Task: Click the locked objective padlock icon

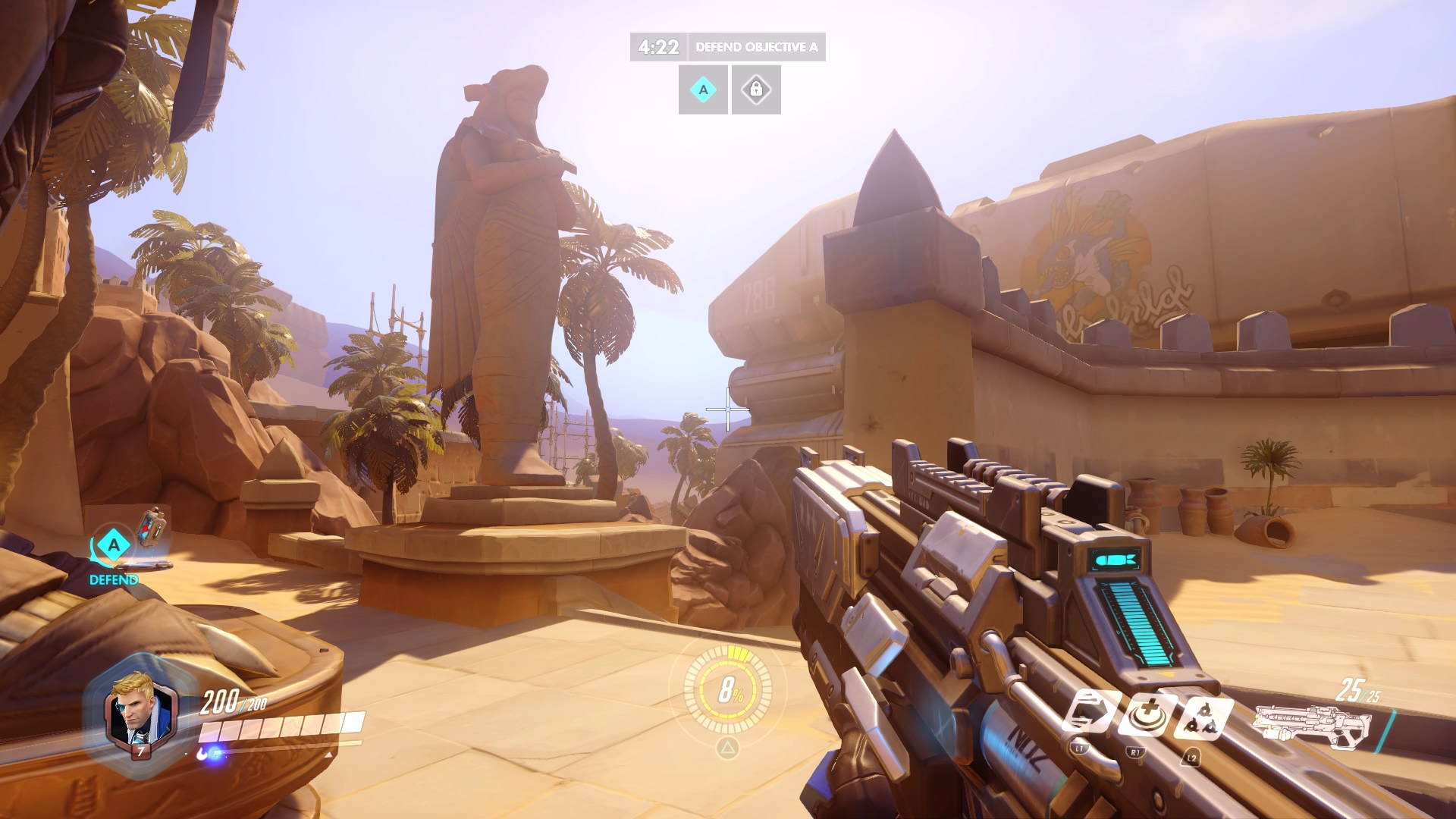Action: coord(756,90)
